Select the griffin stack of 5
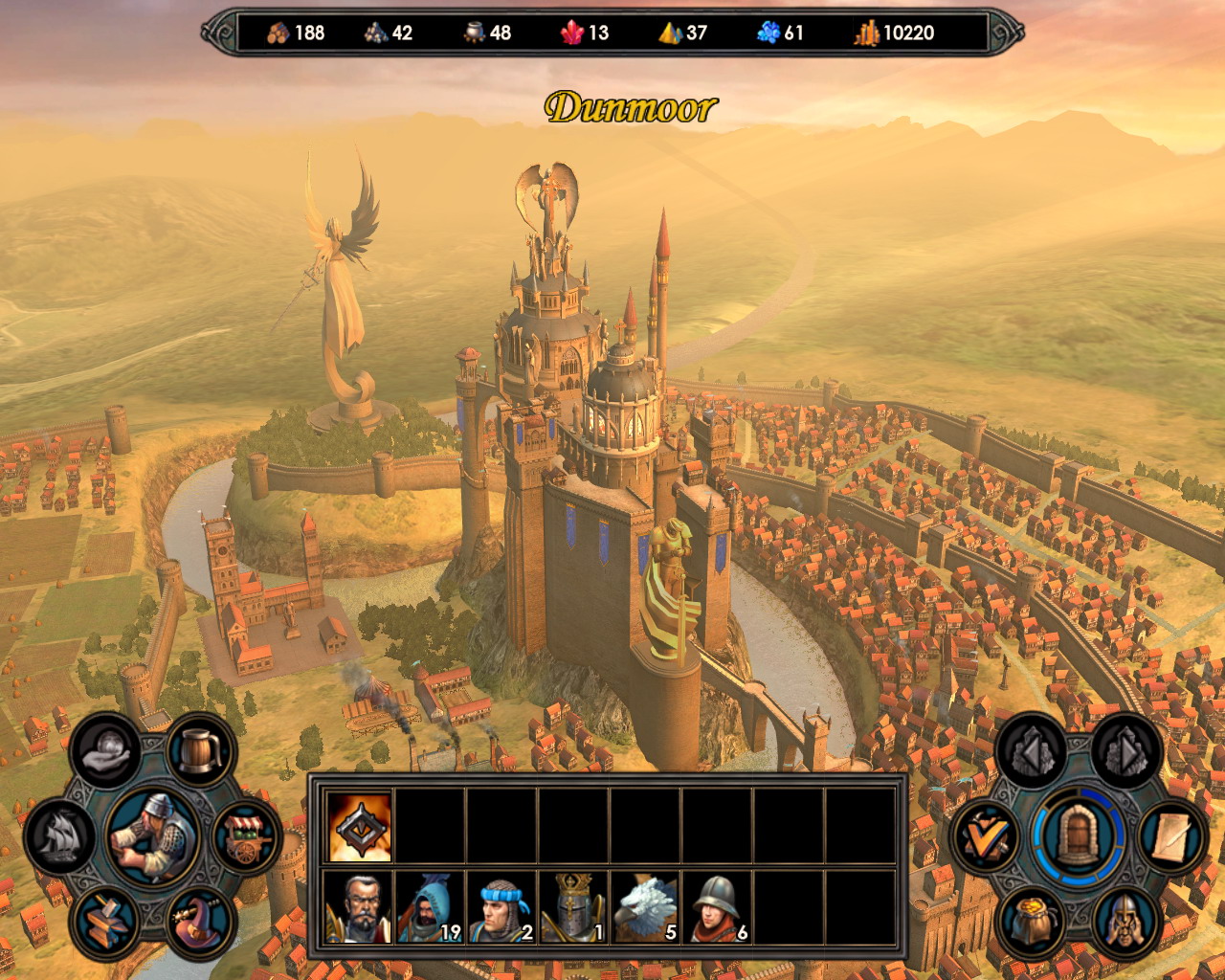Image resolution: width=1225 pixels, height=980 pixels. click(x=645, y=906)
